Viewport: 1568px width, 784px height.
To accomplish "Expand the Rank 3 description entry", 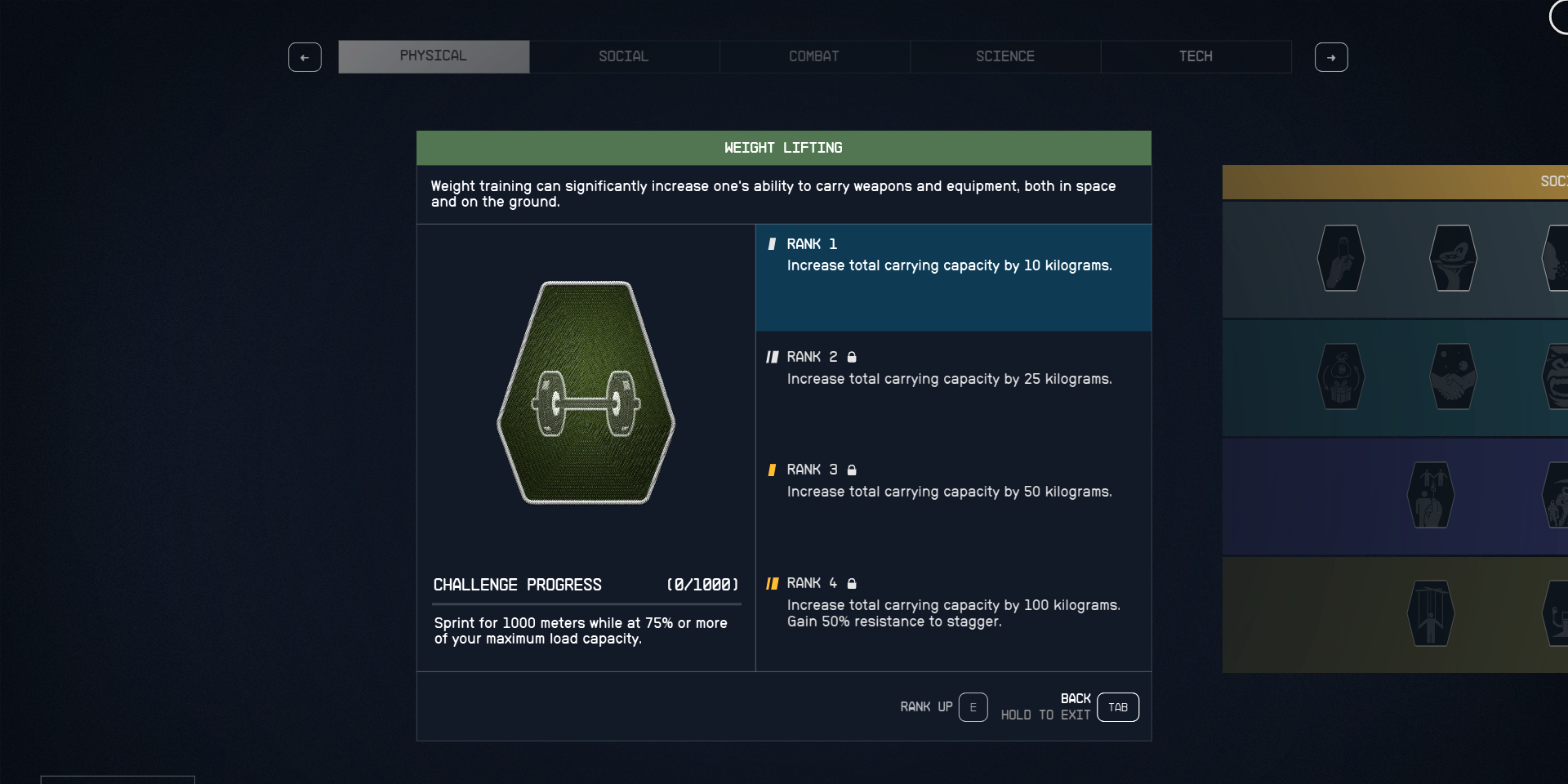I will click(x=953, y=480).
